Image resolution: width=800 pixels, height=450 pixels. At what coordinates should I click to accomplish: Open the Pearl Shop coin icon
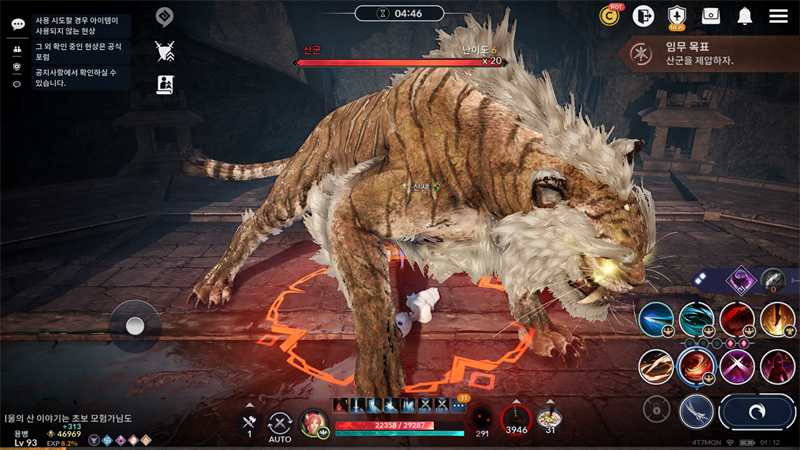609,15
